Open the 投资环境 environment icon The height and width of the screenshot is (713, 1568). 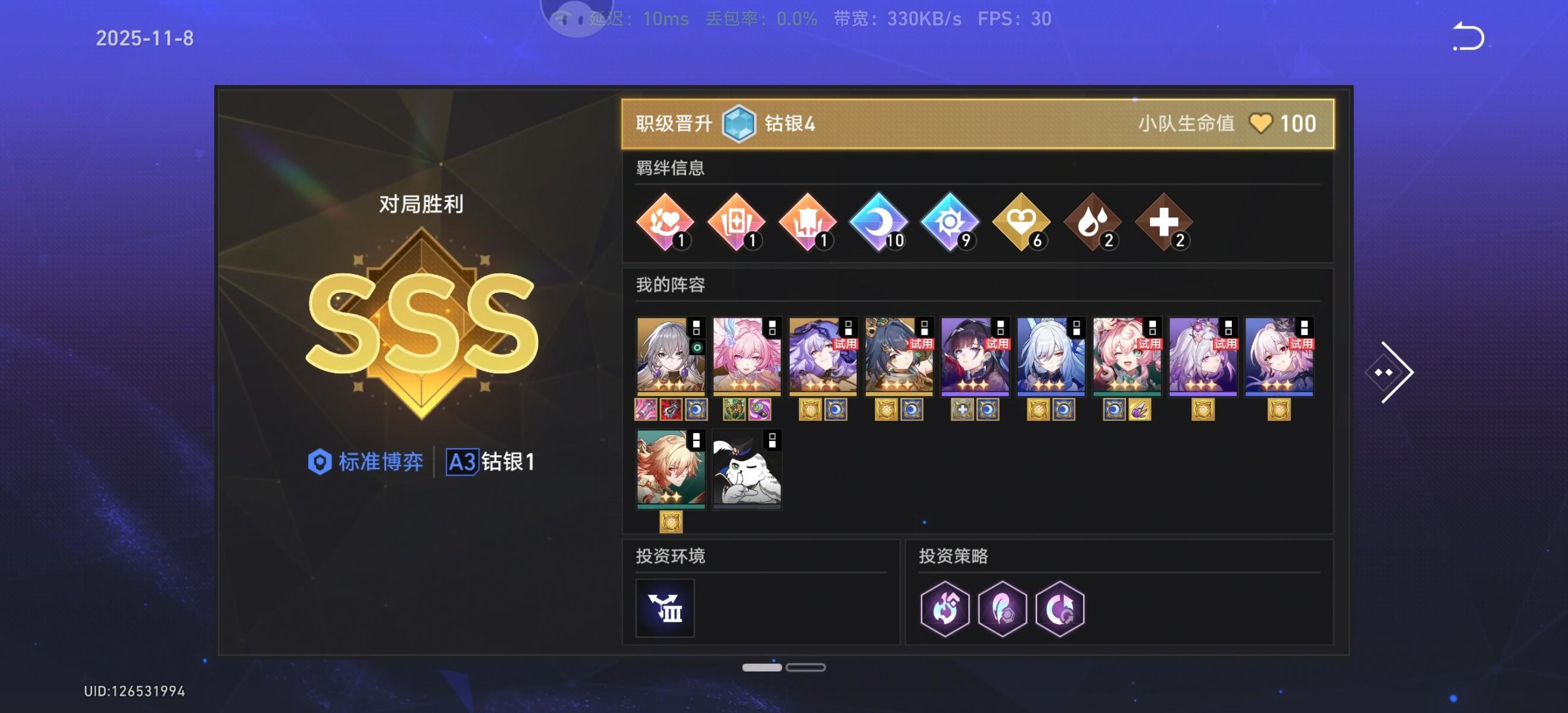[665, 608]
